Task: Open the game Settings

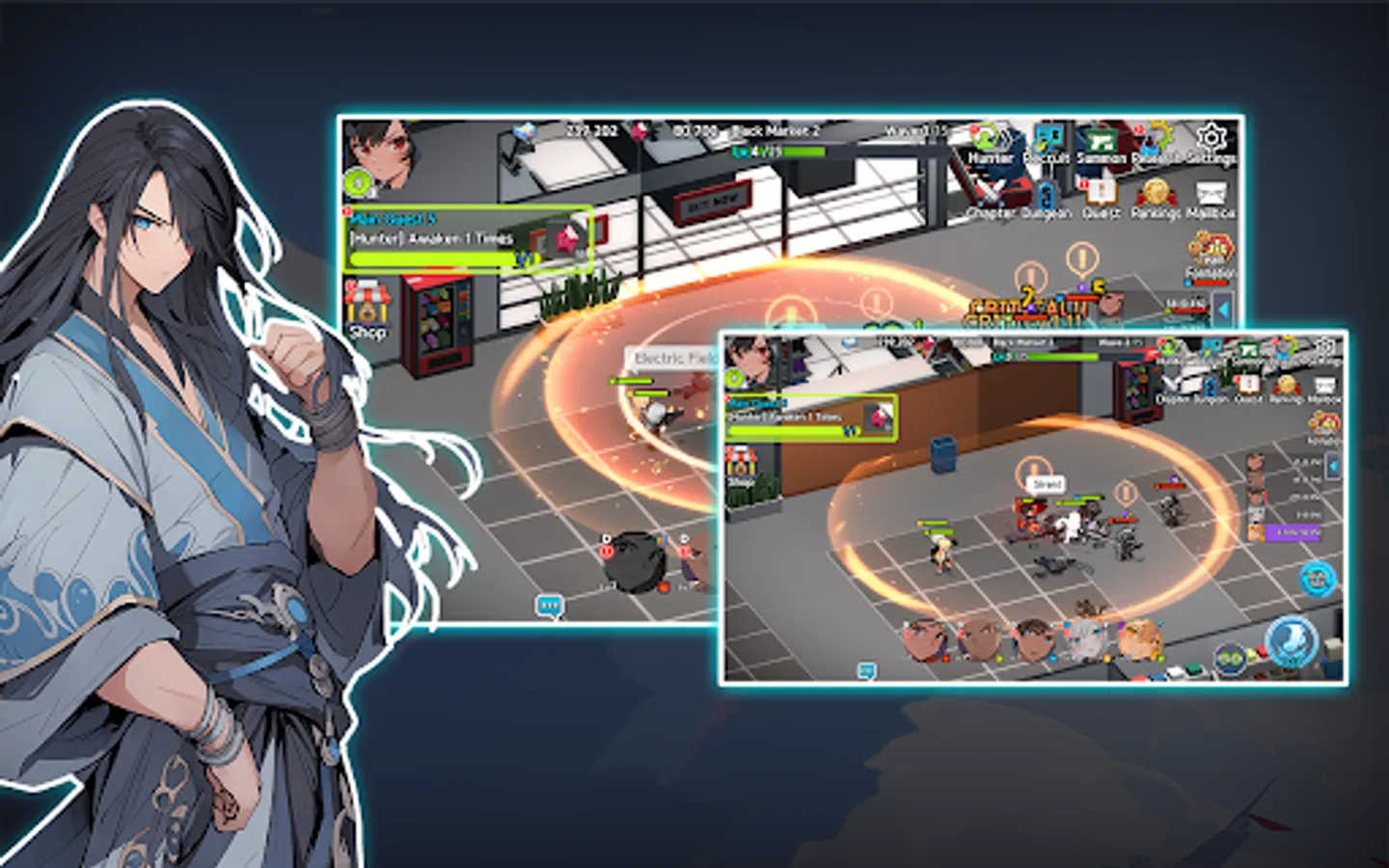Action: pos(1212,139)
